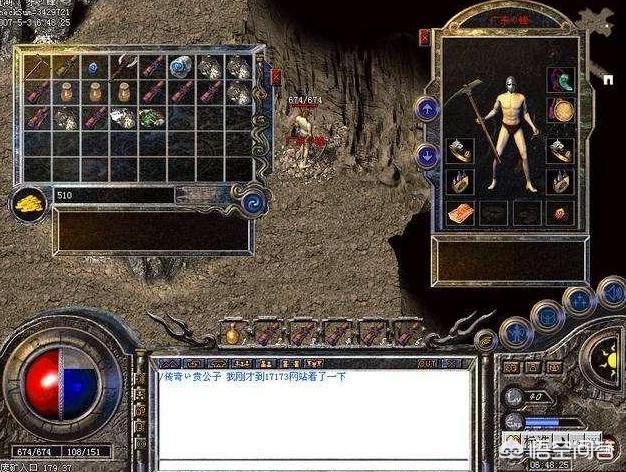Select the orange charm equipment slot
Viewport: 626px width, 472px height.
tap(460, 213)
